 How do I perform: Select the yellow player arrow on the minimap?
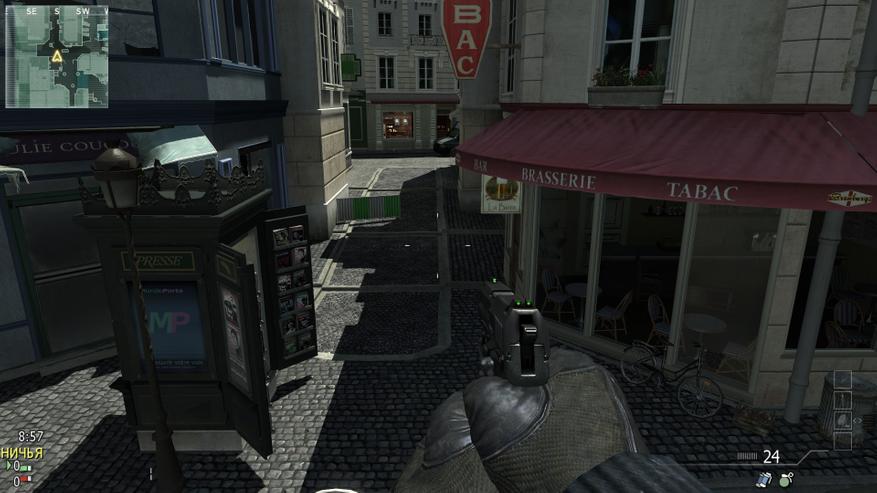(x=57, y=56)
